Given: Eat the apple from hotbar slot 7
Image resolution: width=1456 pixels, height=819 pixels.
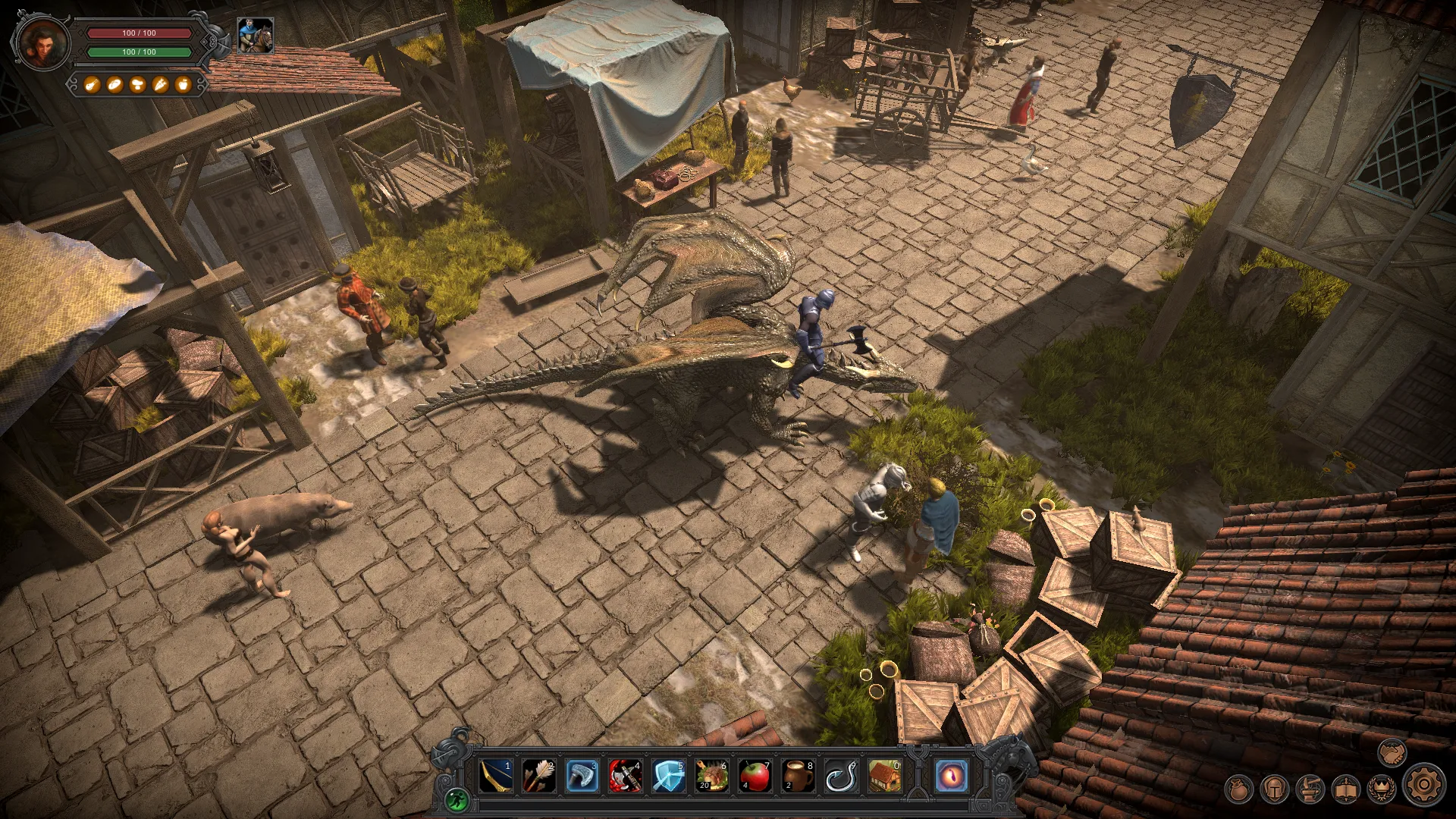Looking at the screenshot, I should click(753, 776).
